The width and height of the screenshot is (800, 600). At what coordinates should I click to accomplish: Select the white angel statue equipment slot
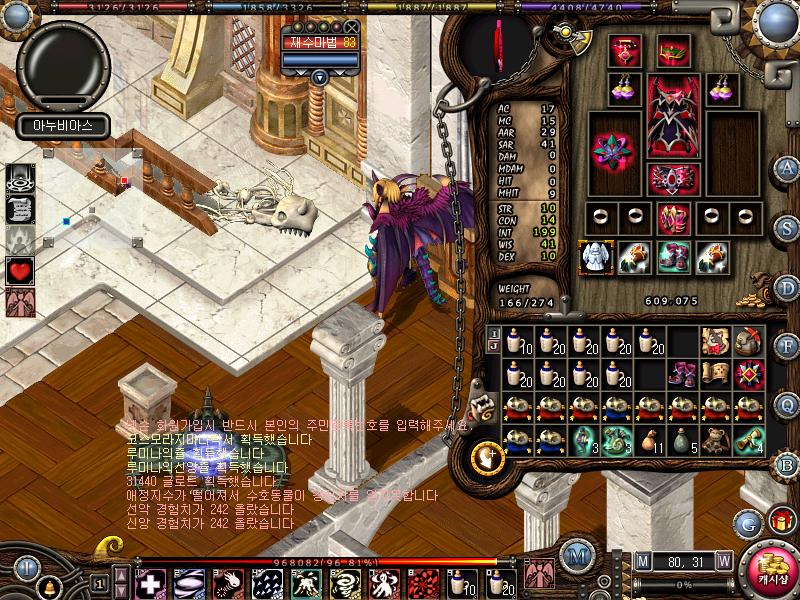(x=595, y=255)
